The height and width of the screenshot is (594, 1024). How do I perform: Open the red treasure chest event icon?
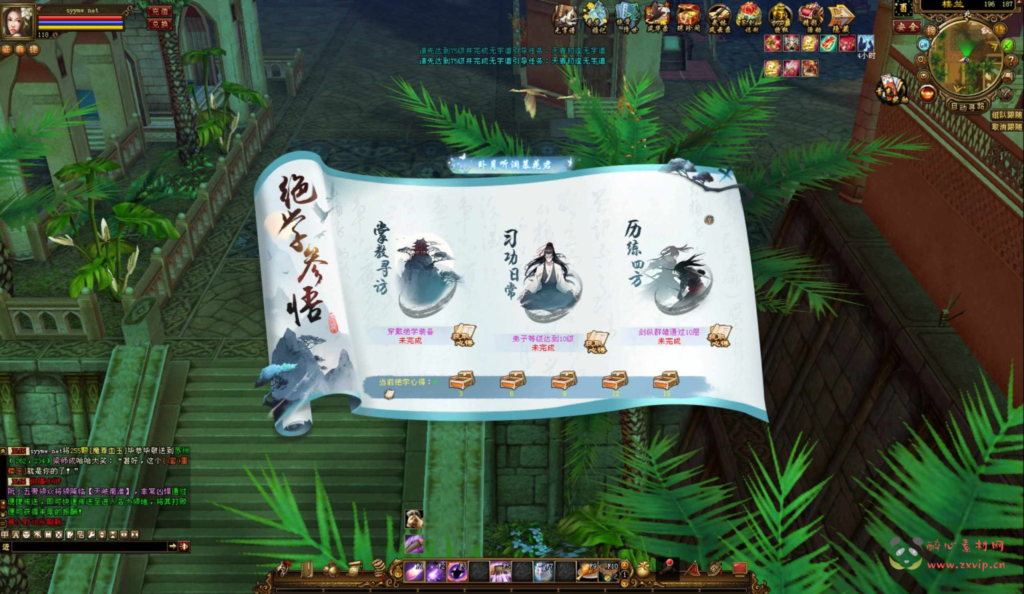point(688,15)
